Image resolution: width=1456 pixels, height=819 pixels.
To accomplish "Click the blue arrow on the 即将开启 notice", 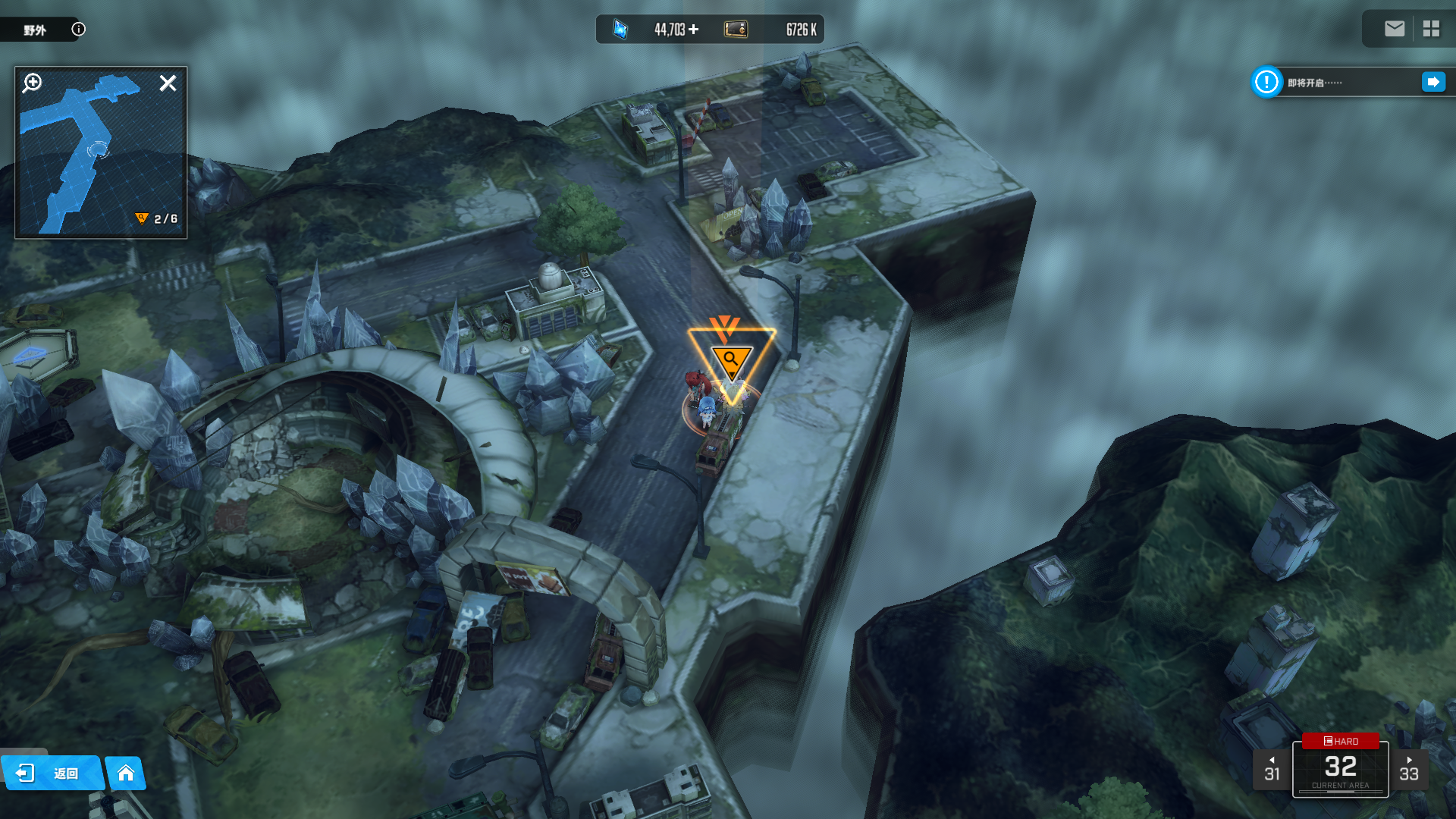I will [x=1433, y=82].
